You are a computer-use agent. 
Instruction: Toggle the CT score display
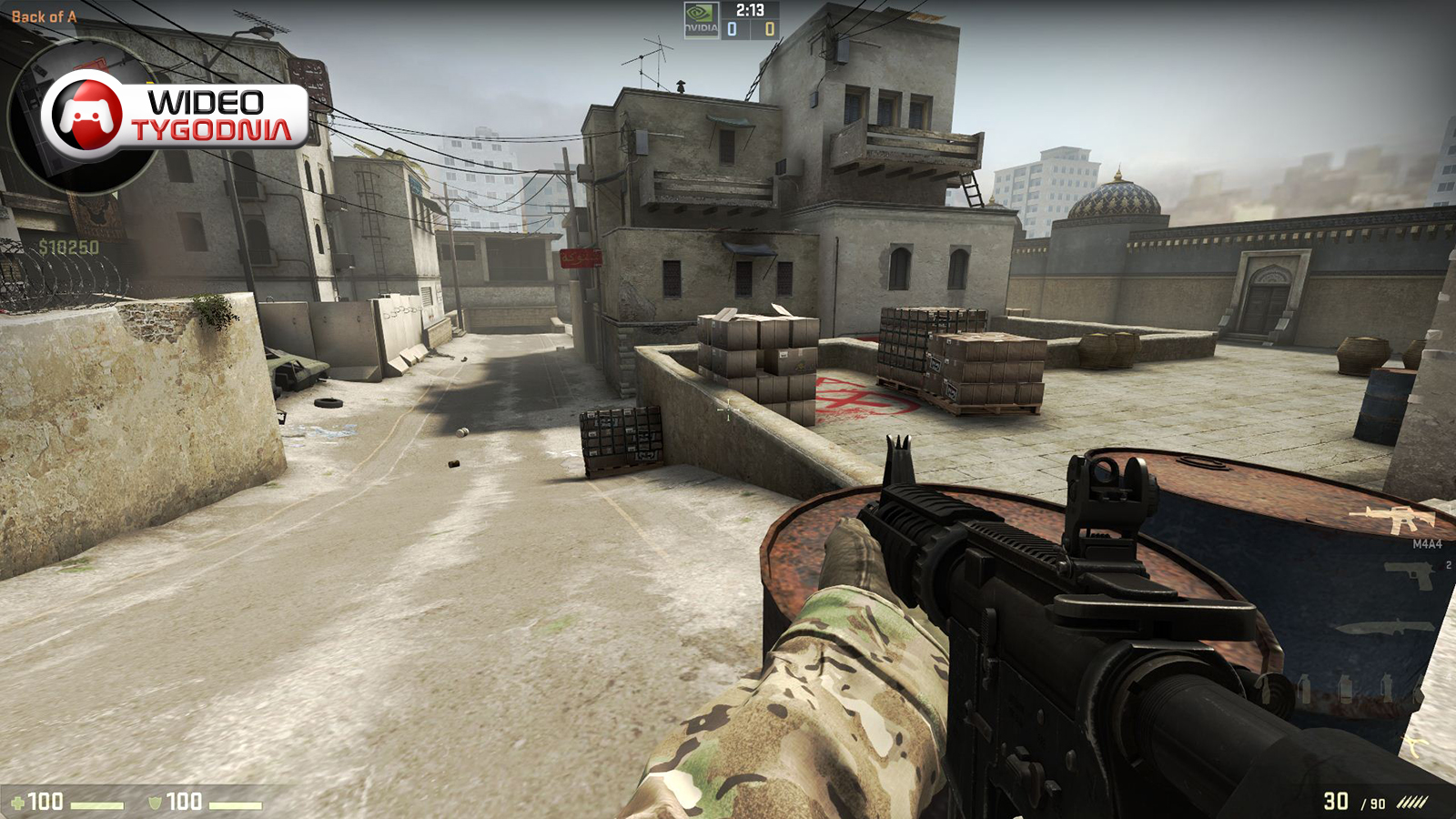coord(731,30)
